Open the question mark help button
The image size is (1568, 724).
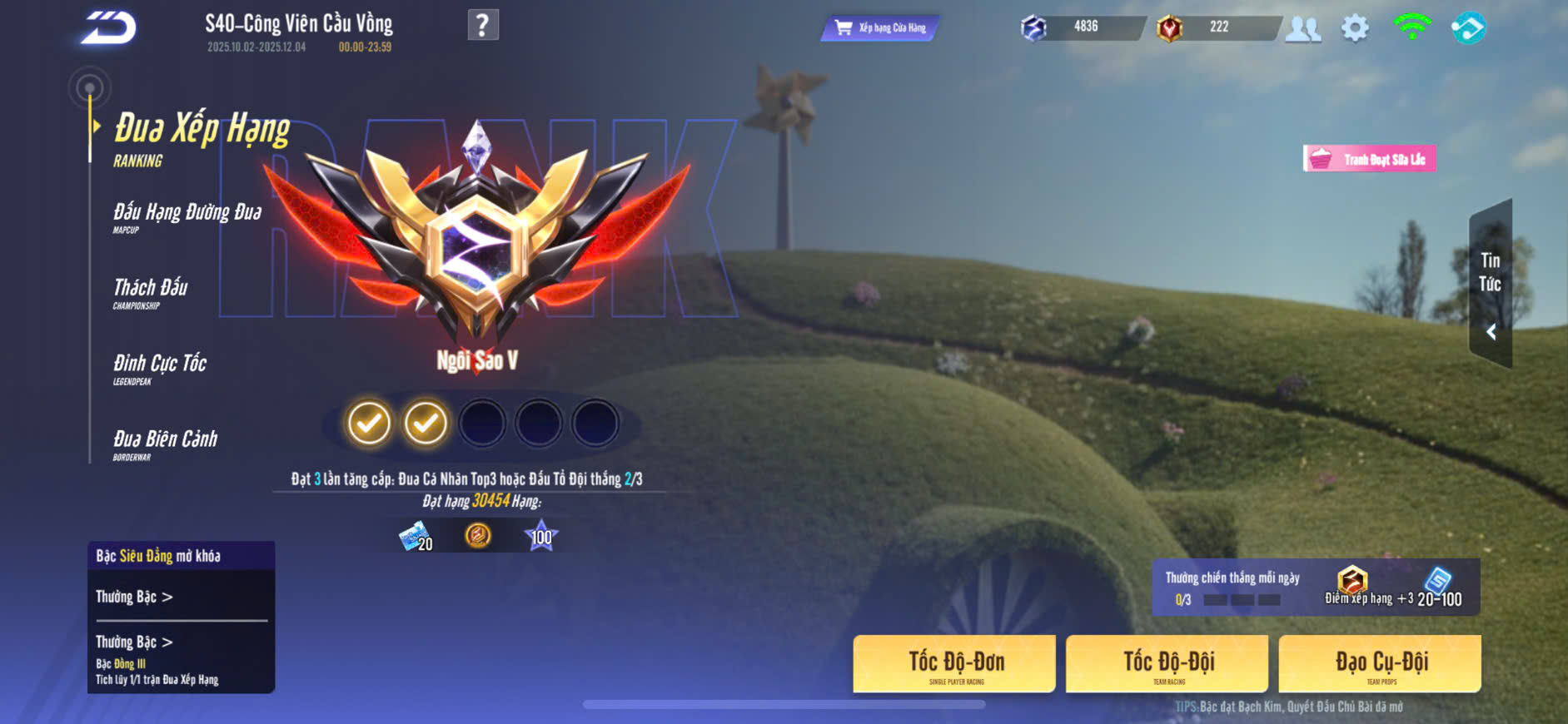point(483,25)
